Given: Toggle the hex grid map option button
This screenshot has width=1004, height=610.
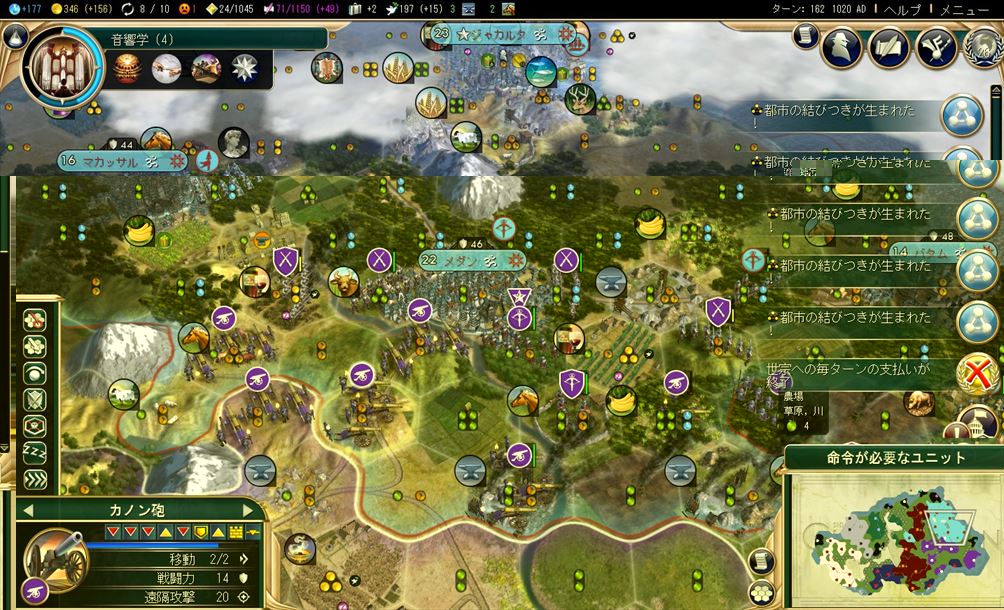Looking at the screenshot, I should pos(762,593).
